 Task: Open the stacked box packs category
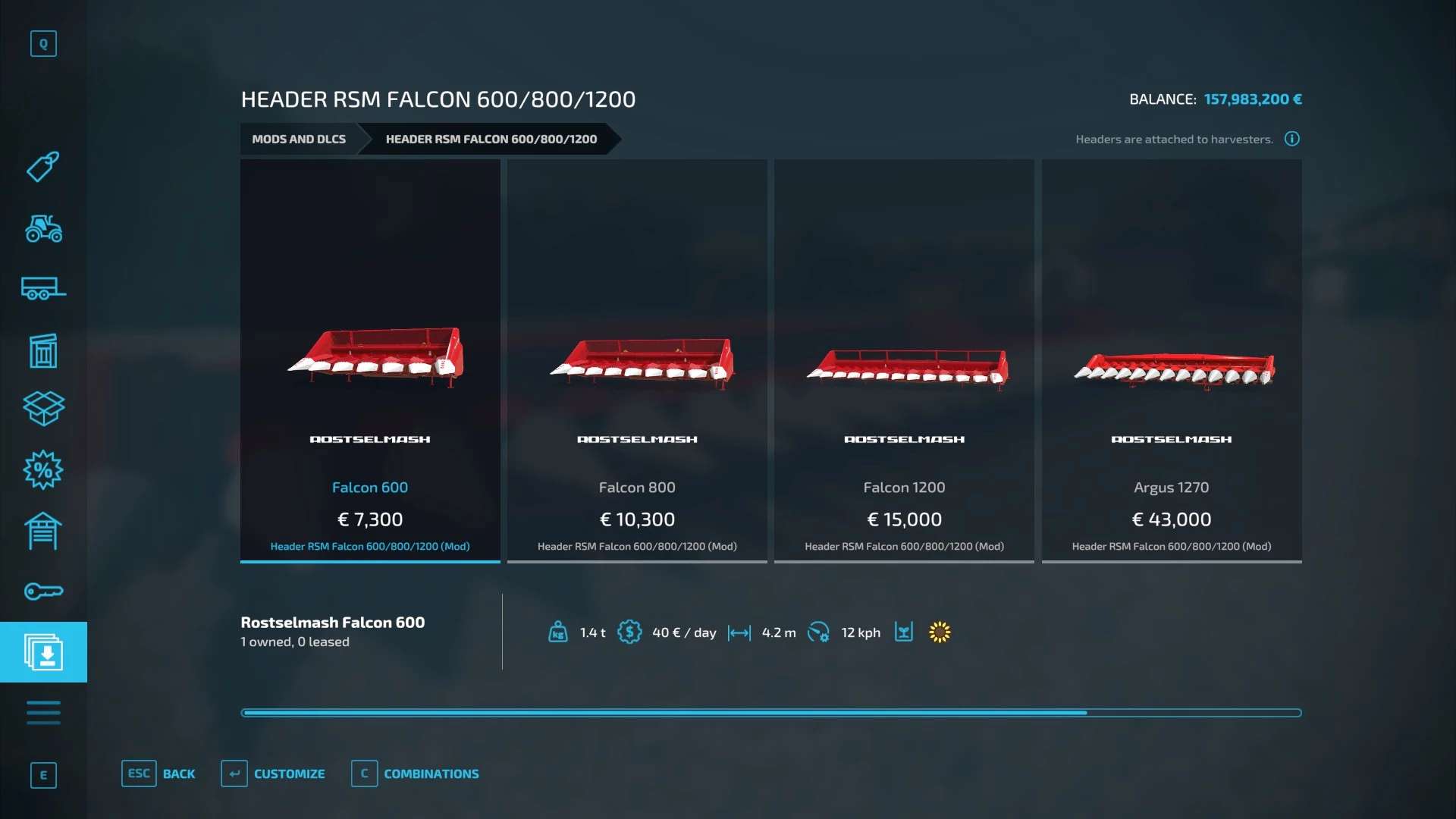(43, 409)
